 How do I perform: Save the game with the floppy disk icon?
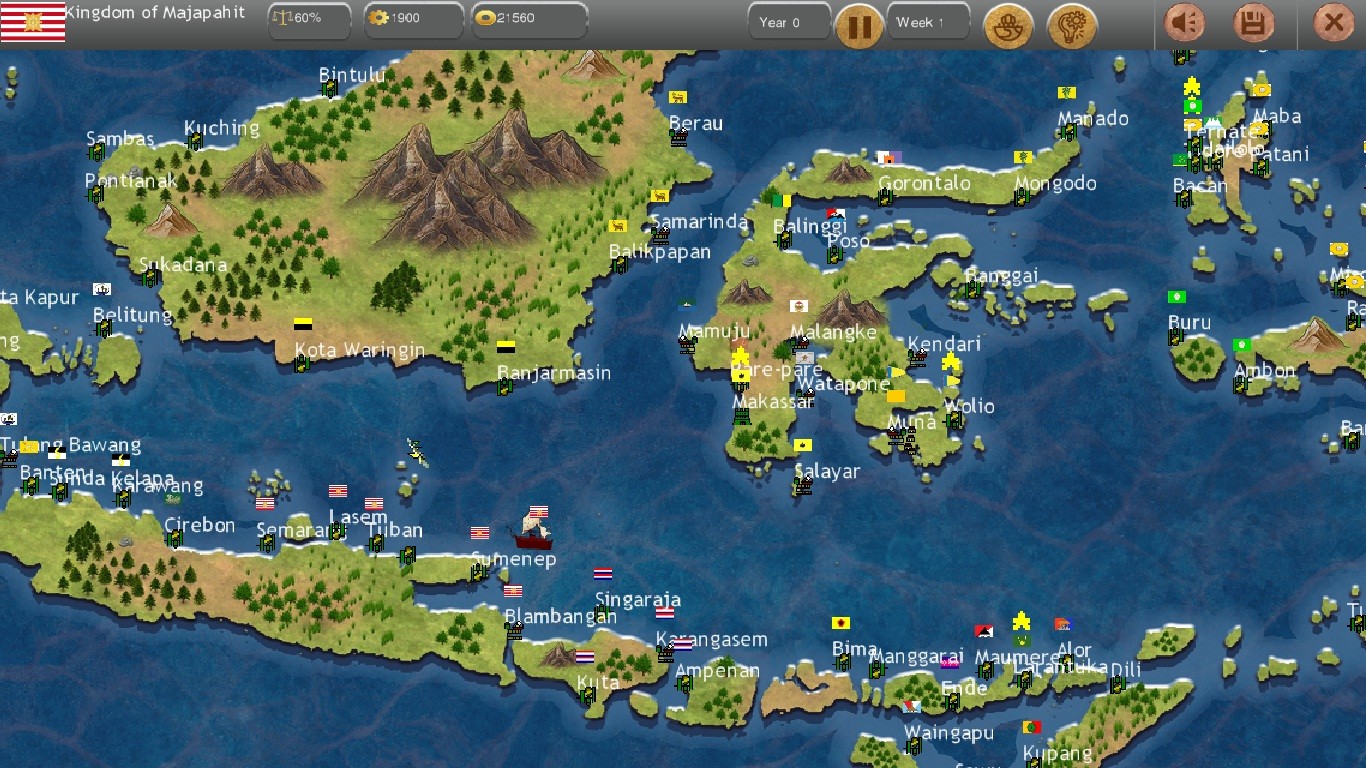point(1253,23)
